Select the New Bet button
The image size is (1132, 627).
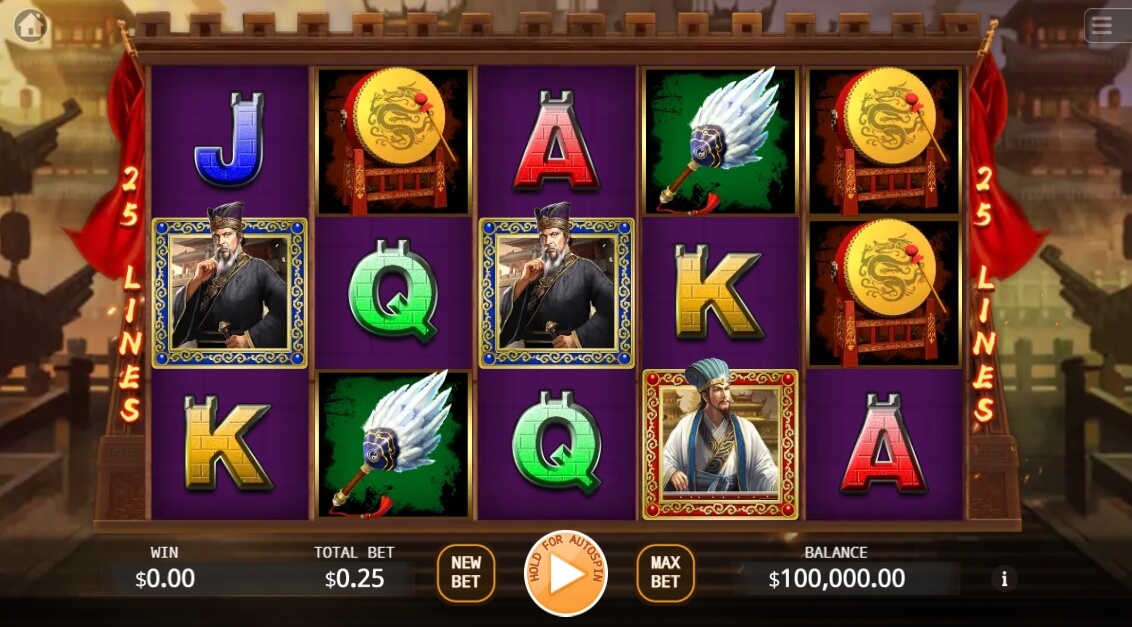tap(466, 573)
